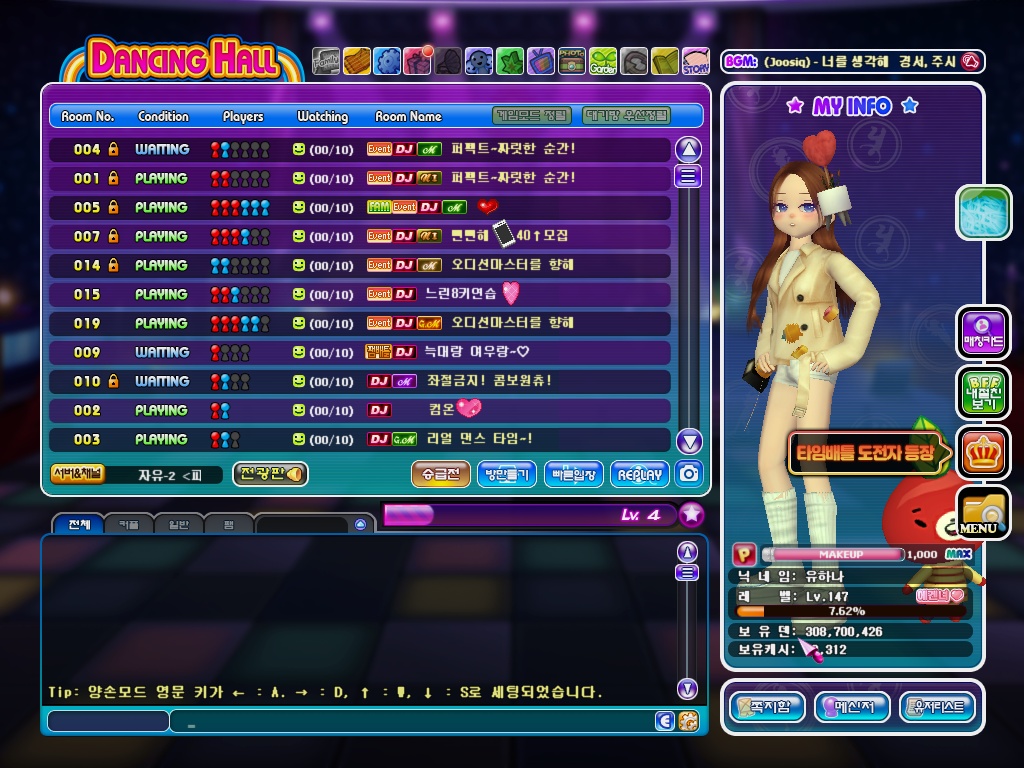Image resolution: width=1024 pixels, height=768 pixels.
Task: Open the Story icon
Action: coord(696,62)
